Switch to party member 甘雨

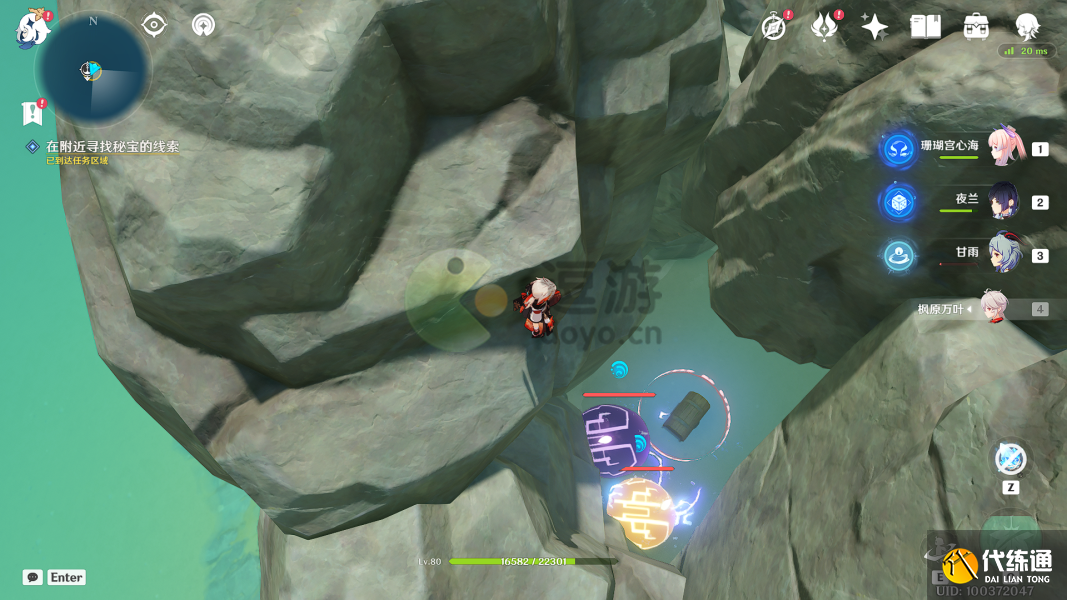[1002, 254]
